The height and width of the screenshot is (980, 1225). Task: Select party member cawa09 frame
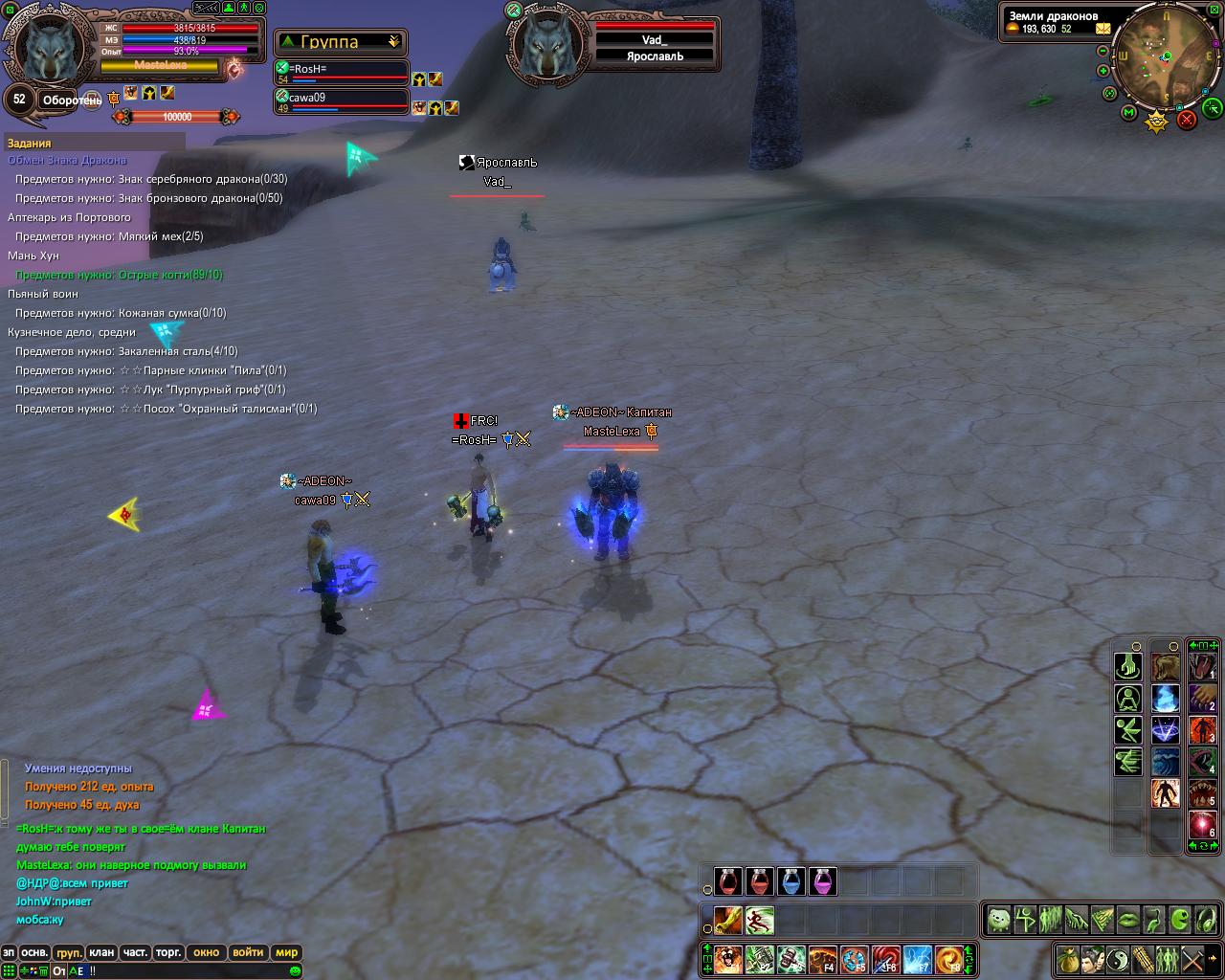click(342, 101)
